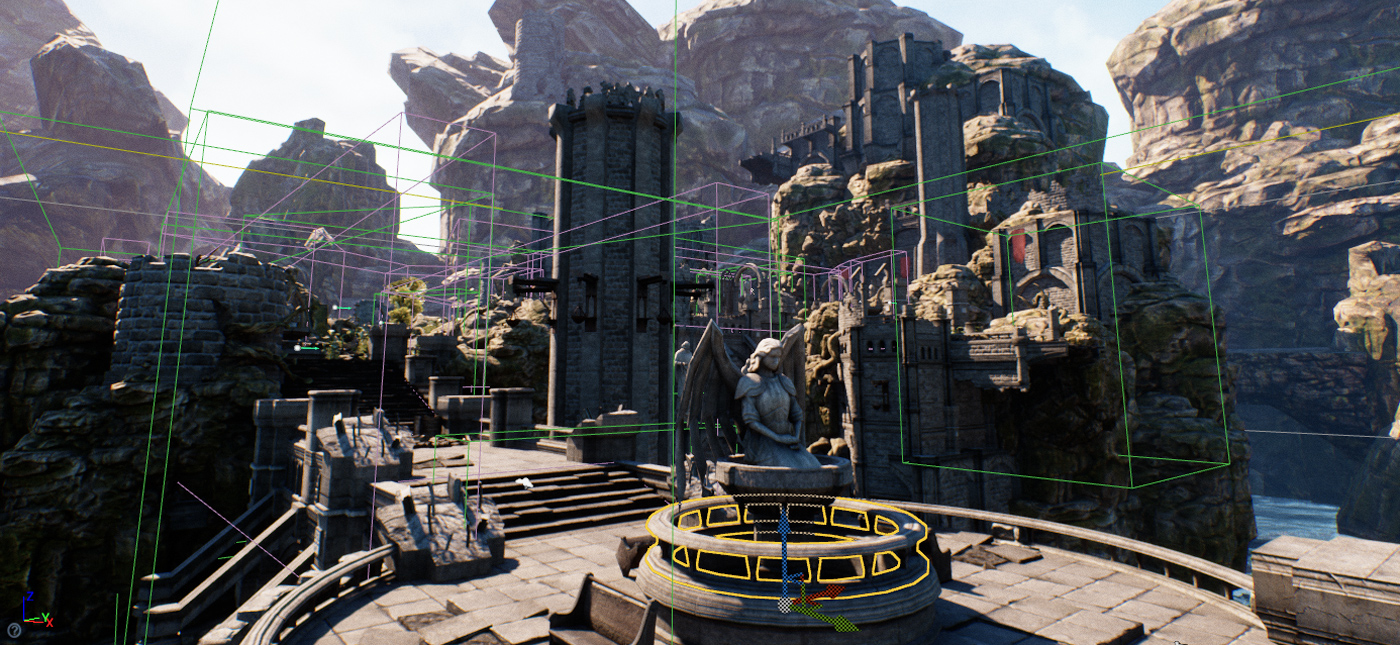The image size is (1400, 645).
Task: Open the question mark help icon
Action: point(14,630)
